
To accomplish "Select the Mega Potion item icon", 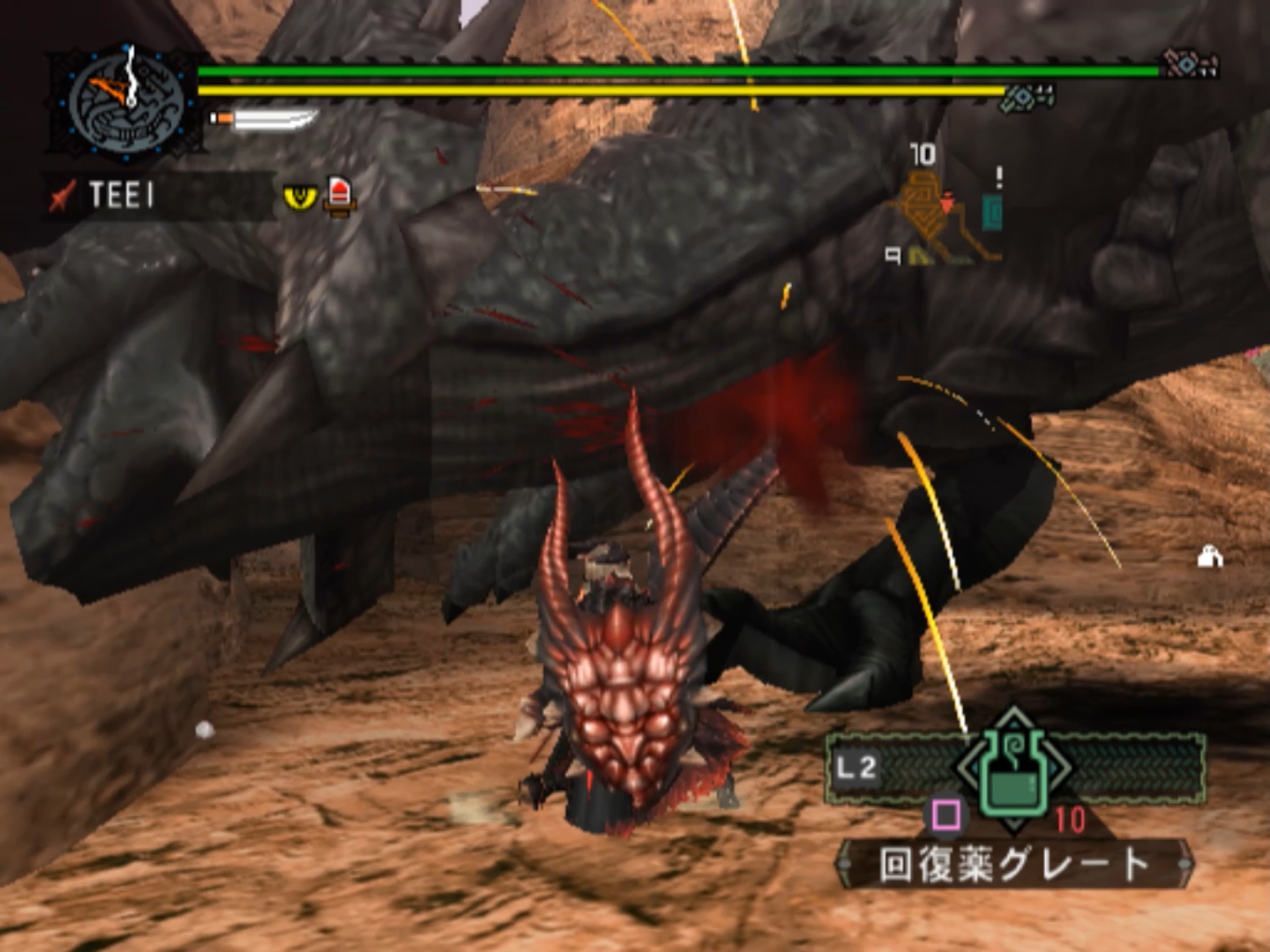I will click(1014, 769).
